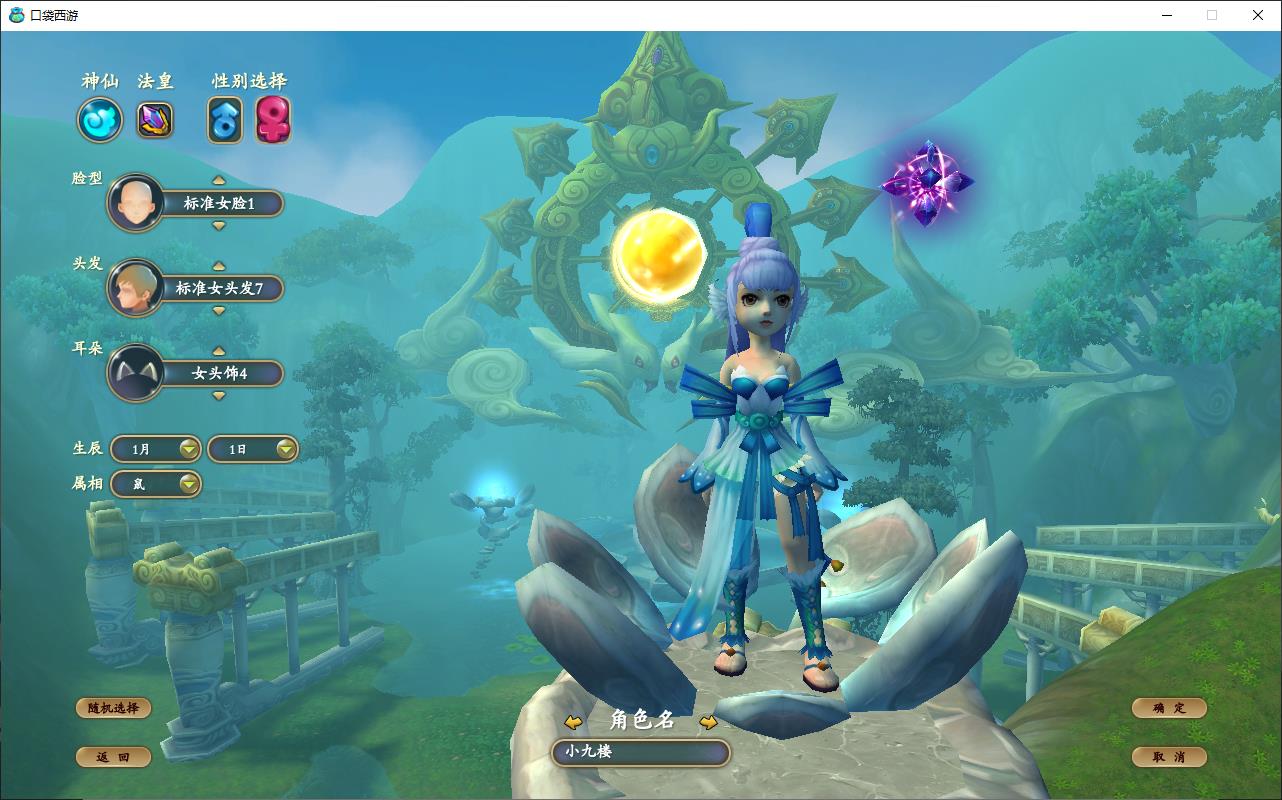Click the up arrow above 标准女脸1
The width and height of the screenshot is (1282, 800).
click(219, 180)
